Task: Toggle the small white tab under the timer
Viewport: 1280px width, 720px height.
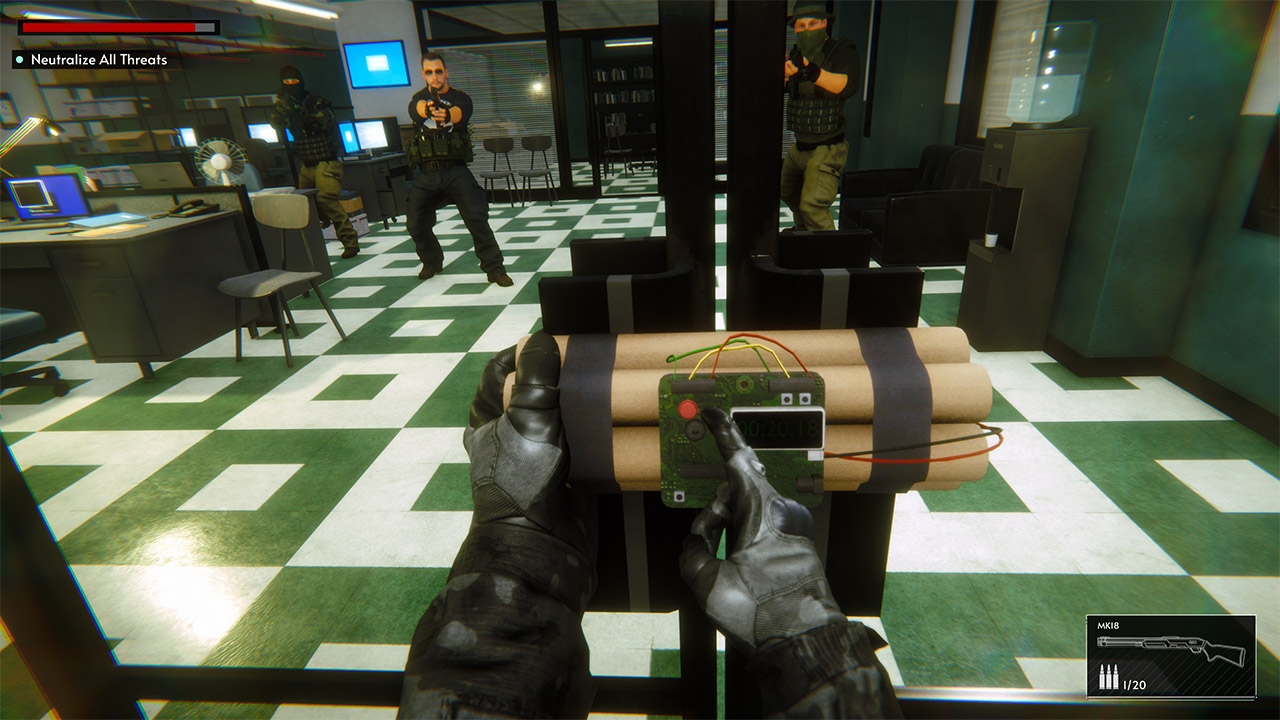Action: (x=815, y=455)
